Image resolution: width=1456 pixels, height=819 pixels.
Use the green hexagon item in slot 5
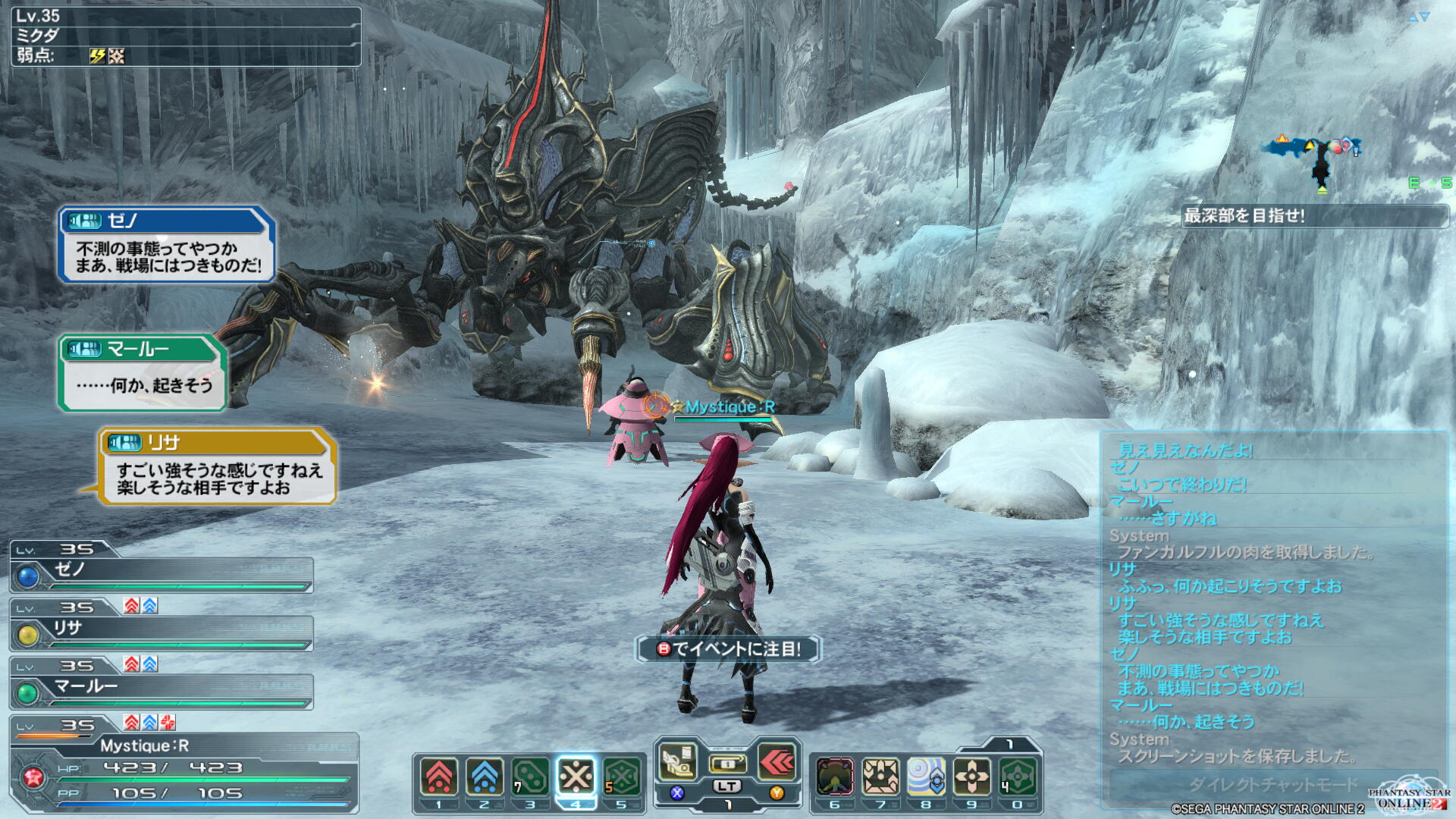(x=621, y=777)
